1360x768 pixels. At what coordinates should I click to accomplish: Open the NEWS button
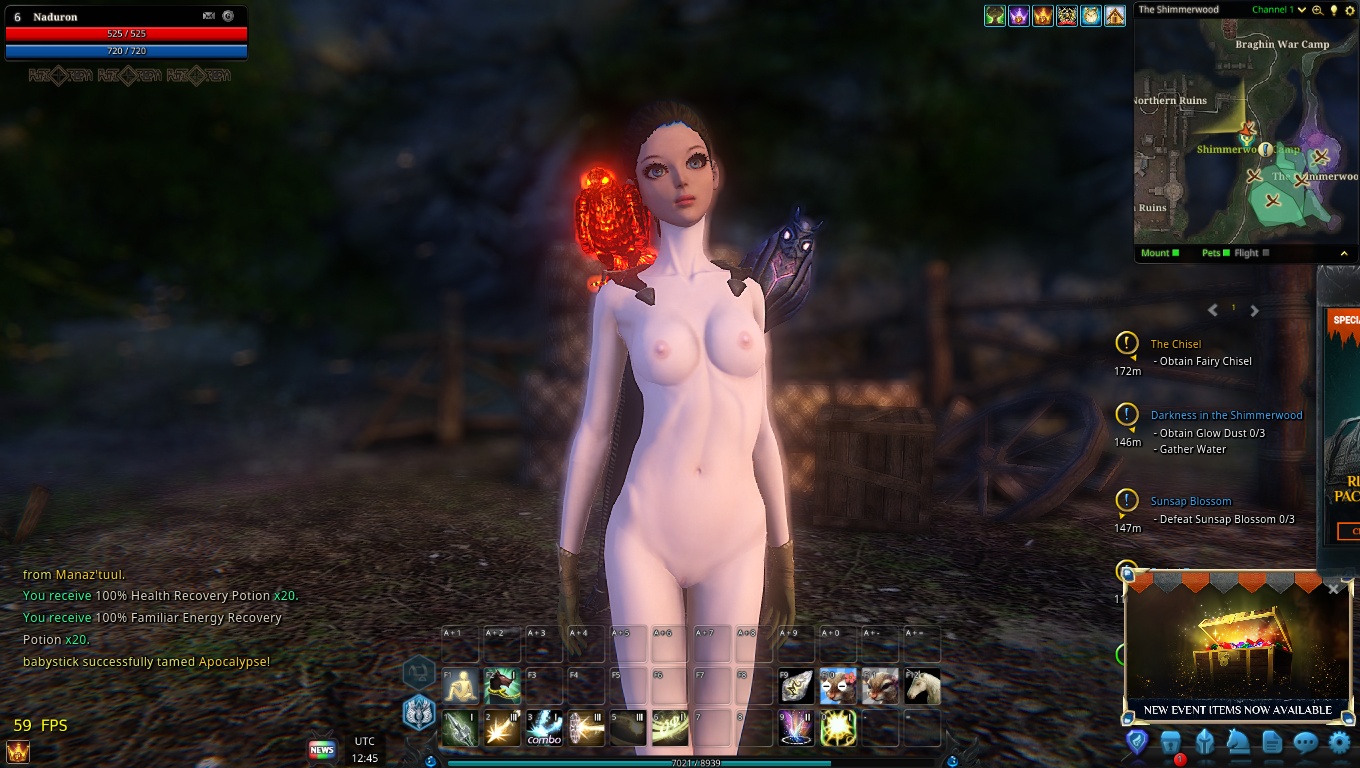click(x=321, y=749)
